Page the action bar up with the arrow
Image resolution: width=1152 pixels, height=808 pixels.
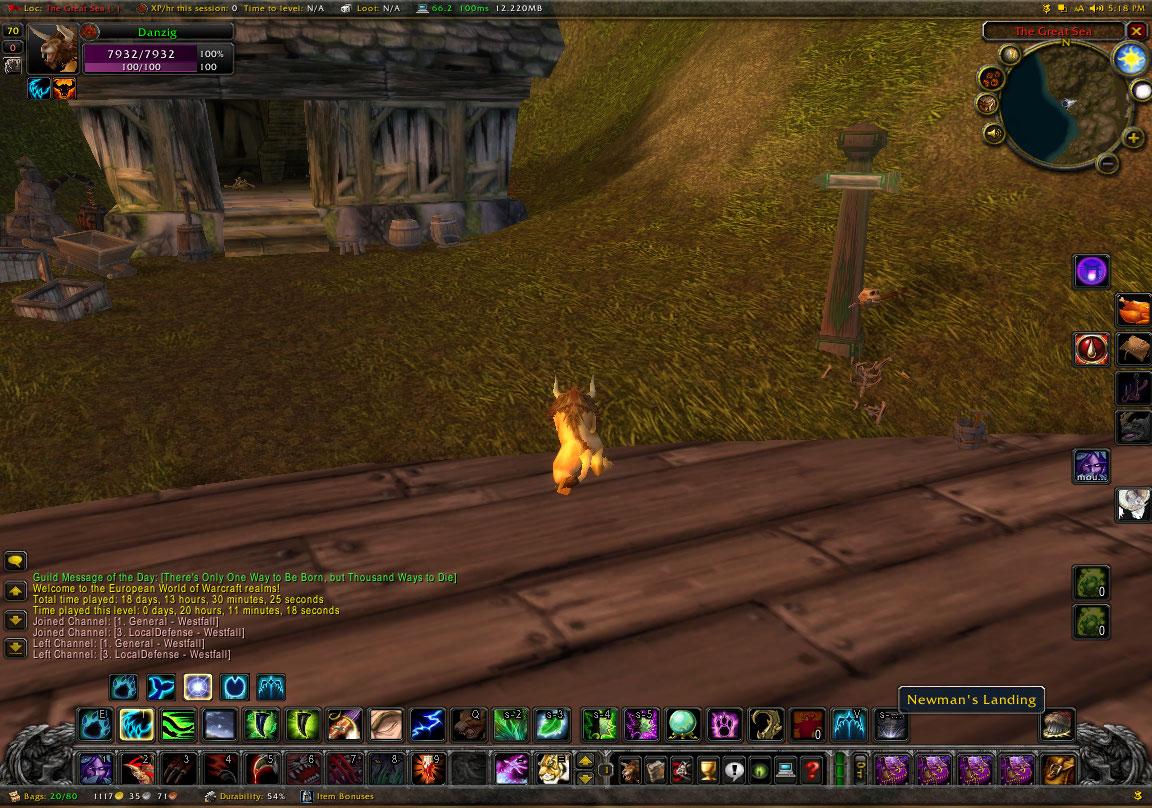(x=584, y=762)
